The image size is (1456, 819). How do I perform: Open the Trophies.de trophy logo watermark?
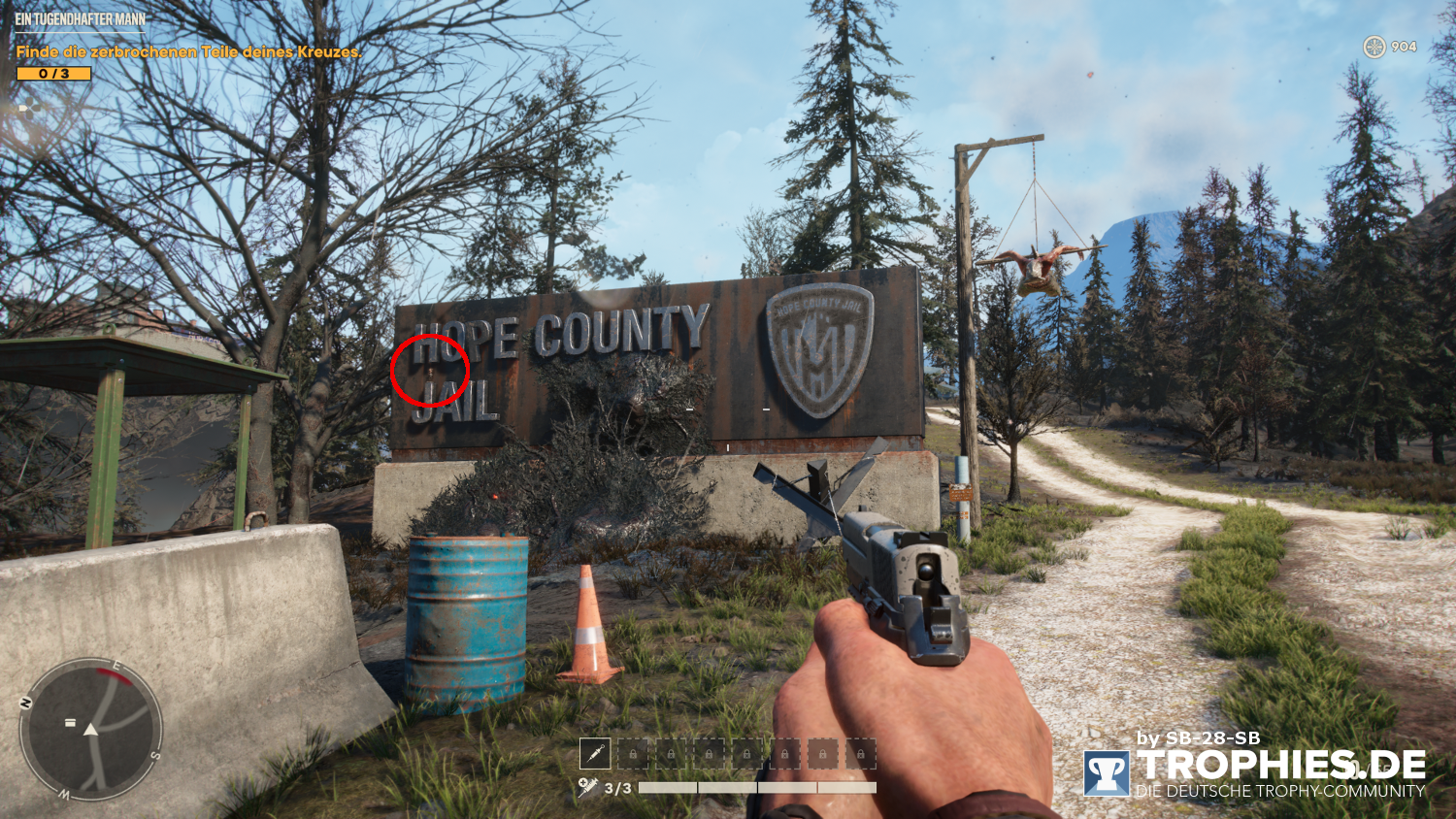click(1107, 773)
